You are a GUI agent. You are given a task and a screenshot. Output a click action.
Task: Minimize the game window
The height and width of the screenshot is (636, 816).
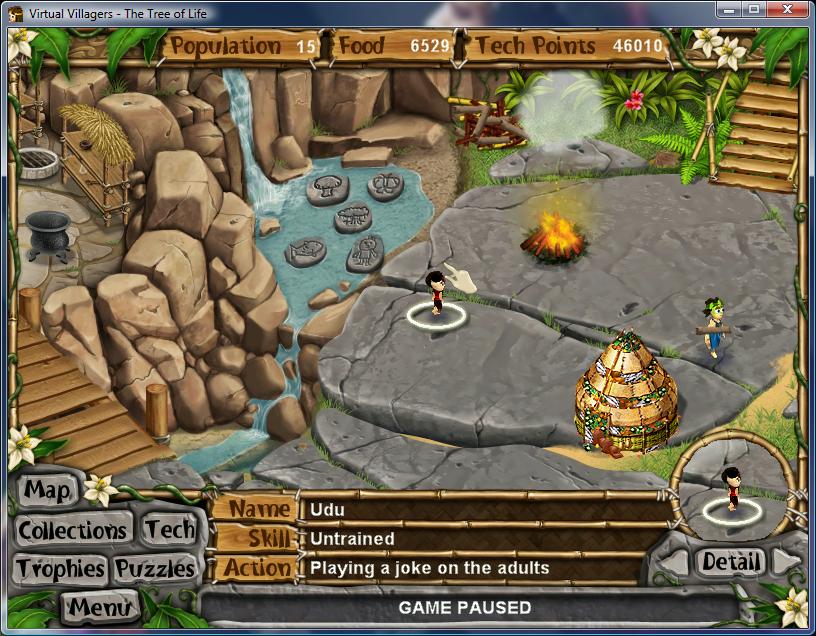(727, 11)
